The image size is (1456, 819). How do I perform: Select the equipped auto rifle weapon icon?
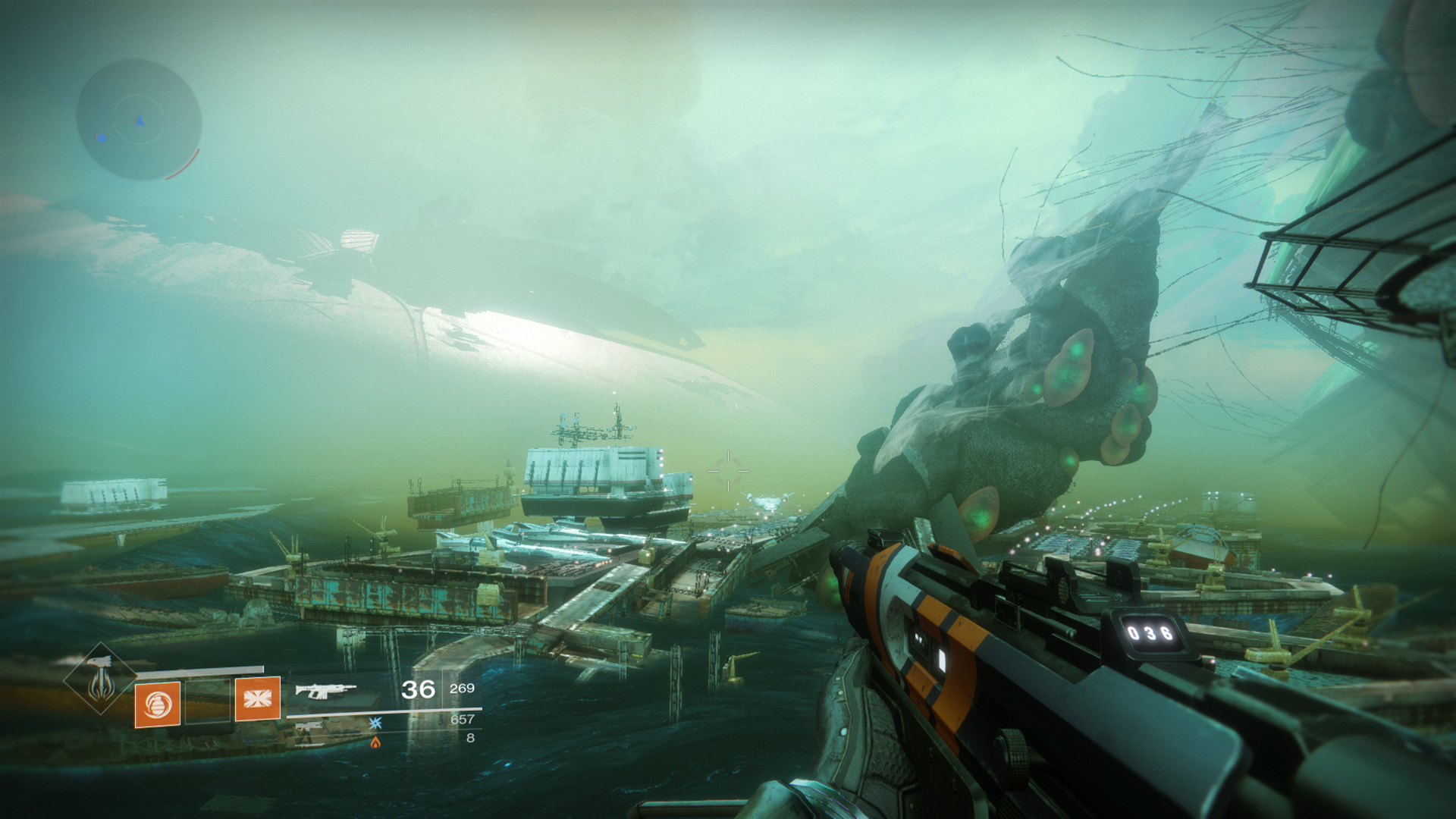[x=326, y=690]
